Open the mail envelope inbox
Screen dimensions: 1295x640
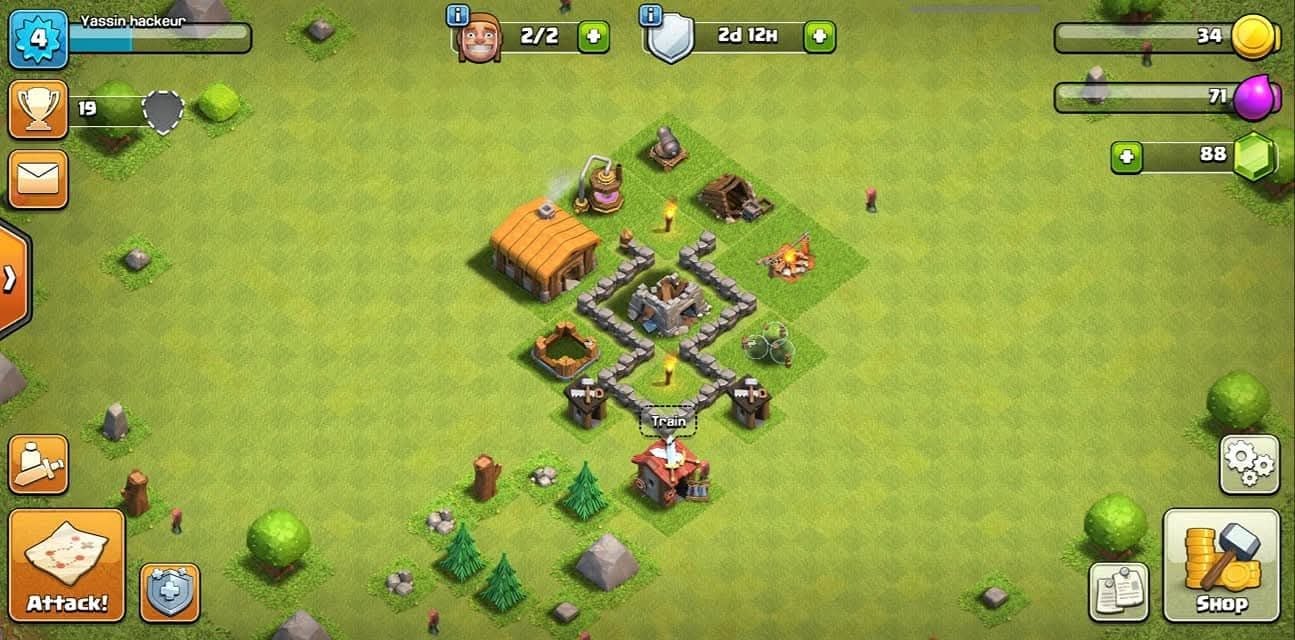[38, 180]
